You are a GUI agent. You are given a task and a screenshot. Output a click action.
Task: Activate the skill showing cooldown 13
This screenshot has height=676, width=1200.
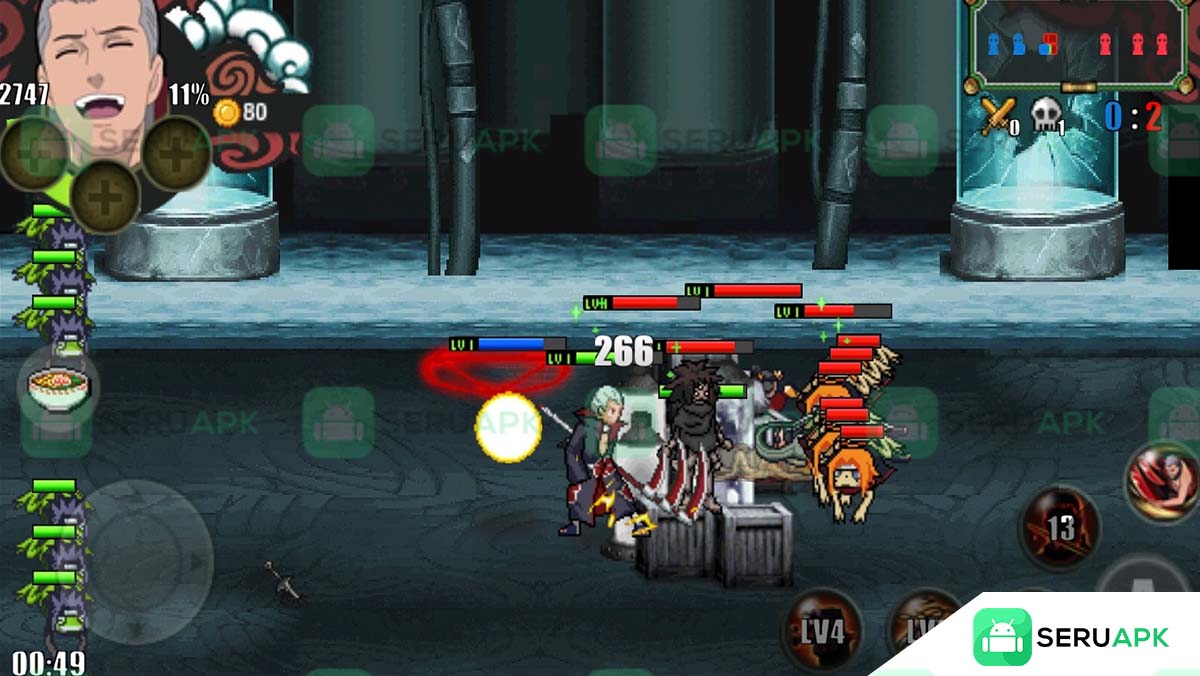tap(1060, 526)
